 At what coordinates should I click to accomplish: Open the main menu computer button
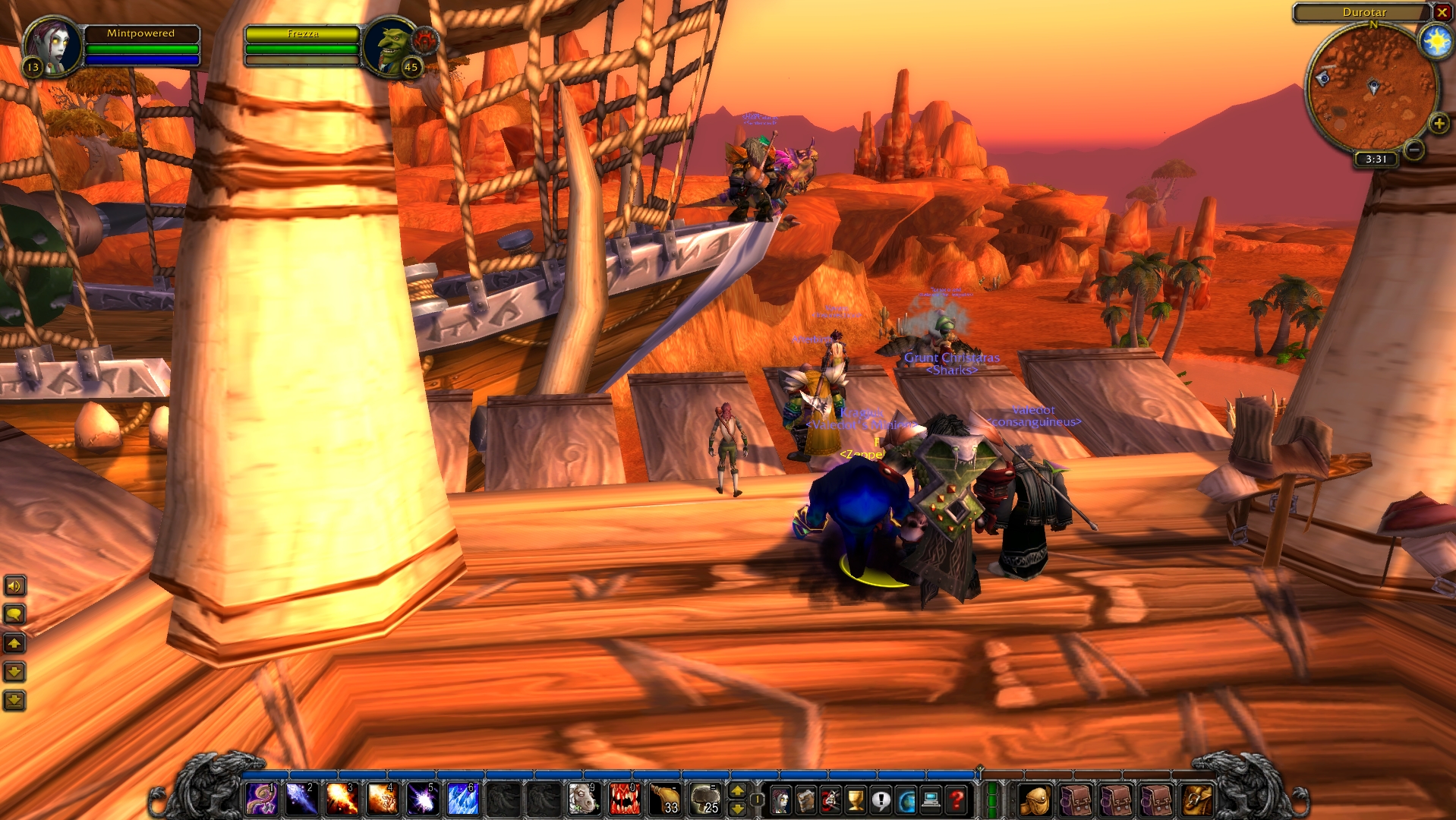coord(931,799)
